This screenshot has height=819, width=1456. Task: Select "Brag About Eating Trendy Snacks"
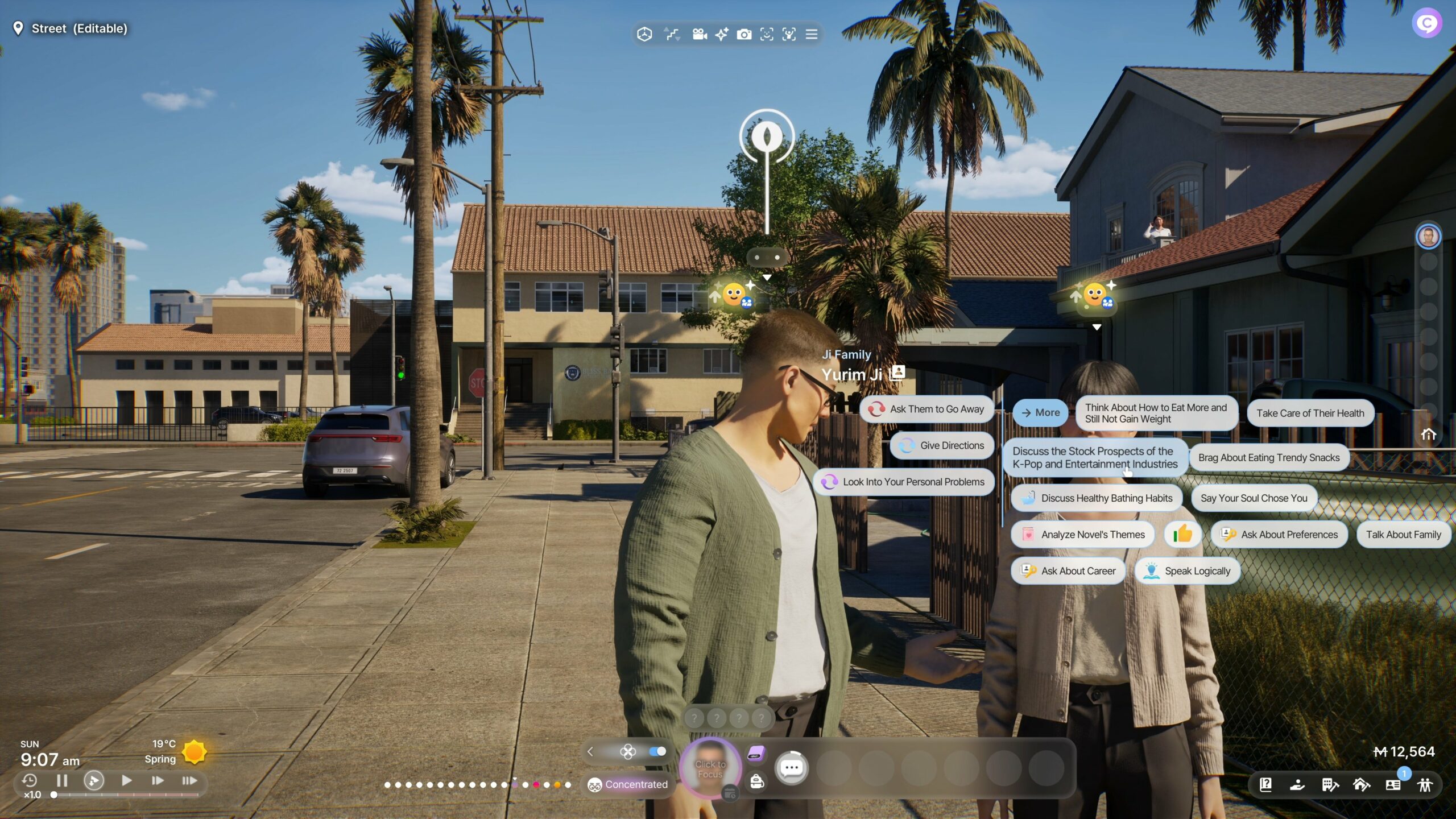[1268, 458]
